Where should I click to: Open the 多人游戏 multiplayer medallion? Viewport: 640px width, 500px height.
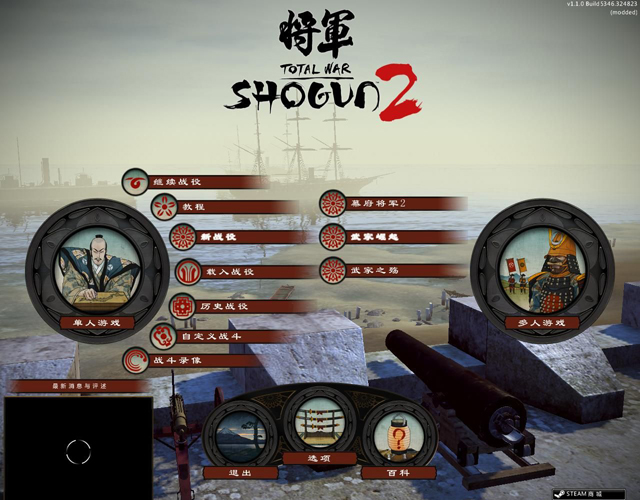(x=540, y=270)
